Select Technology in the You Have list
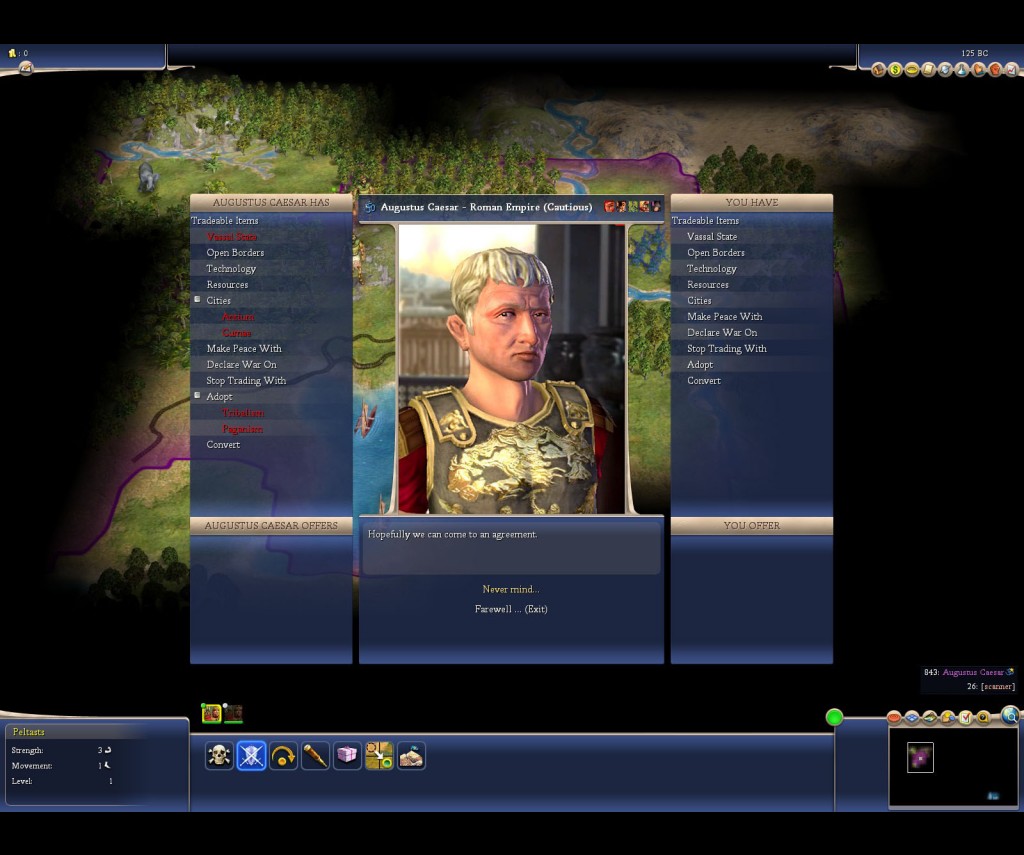This screenshot has width=1024, height=855. click(x=711, y=269)
